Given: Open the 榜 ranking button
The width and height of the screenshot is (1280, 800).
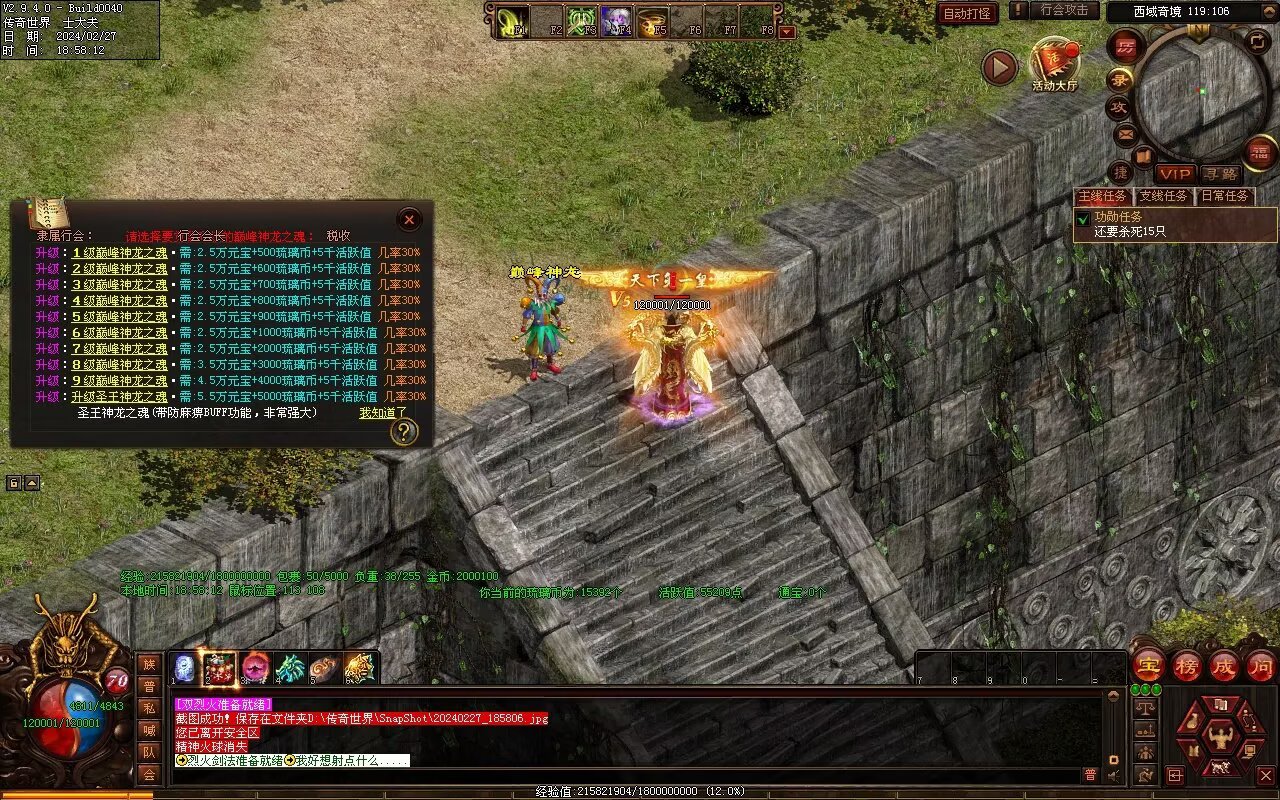Looking at the screenshot, I should pyautogui.click(x=1187, y=666).
